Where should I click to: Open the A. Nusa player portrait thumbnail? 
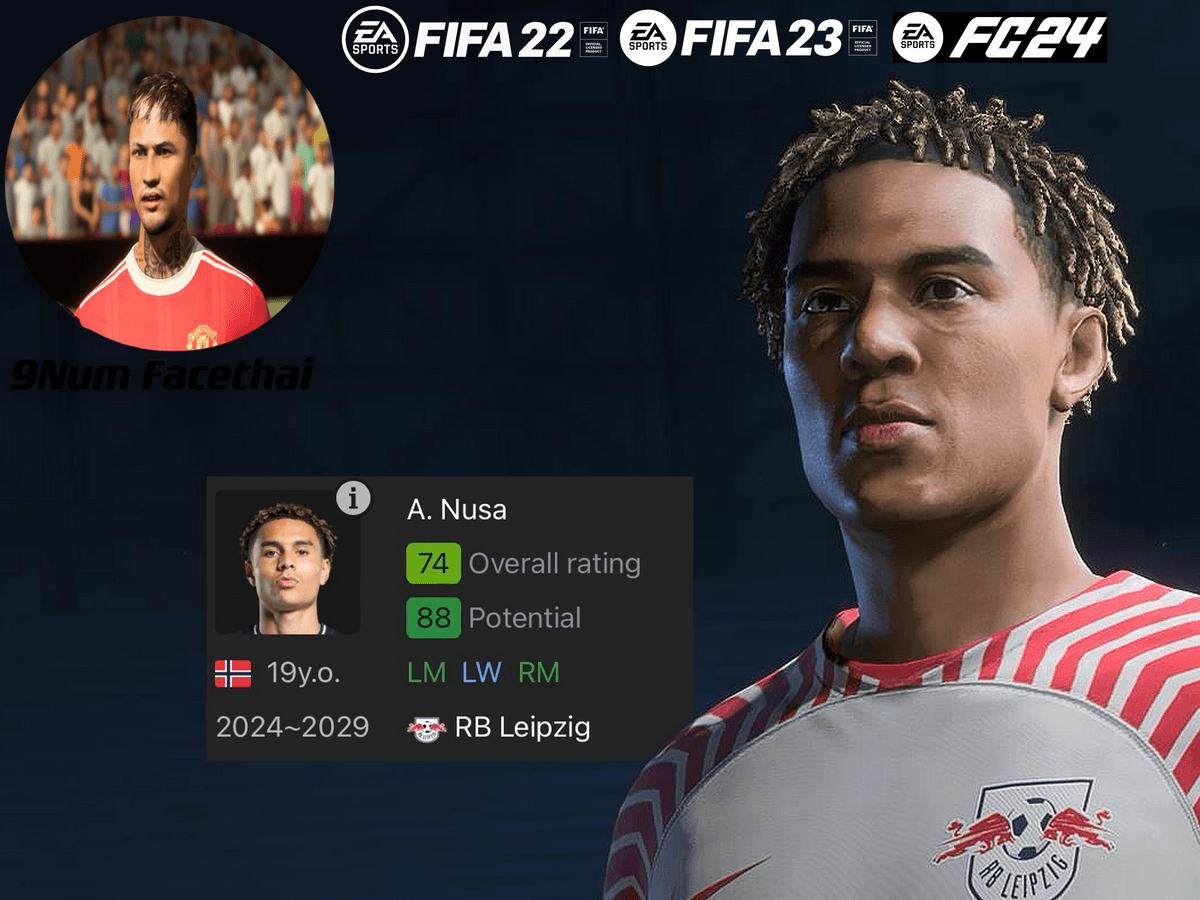click(x=287, y=563)
